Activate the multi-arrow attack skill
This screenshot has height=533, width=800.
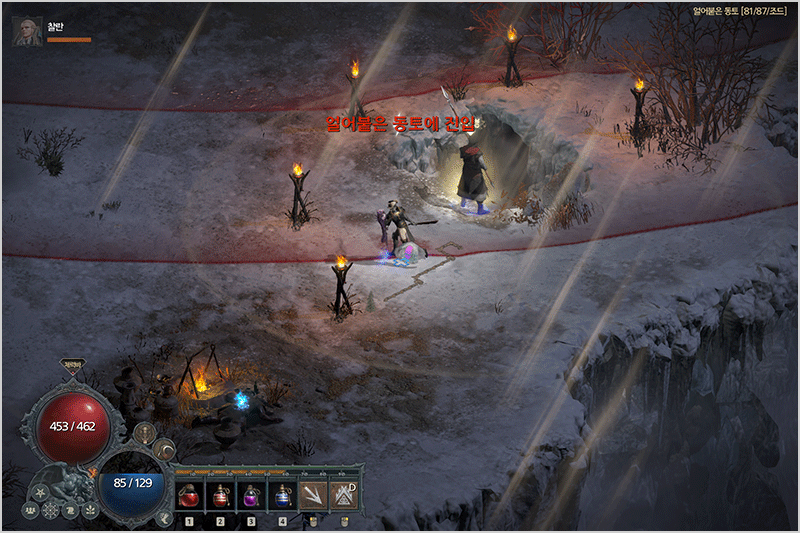(x=314, y=494)
